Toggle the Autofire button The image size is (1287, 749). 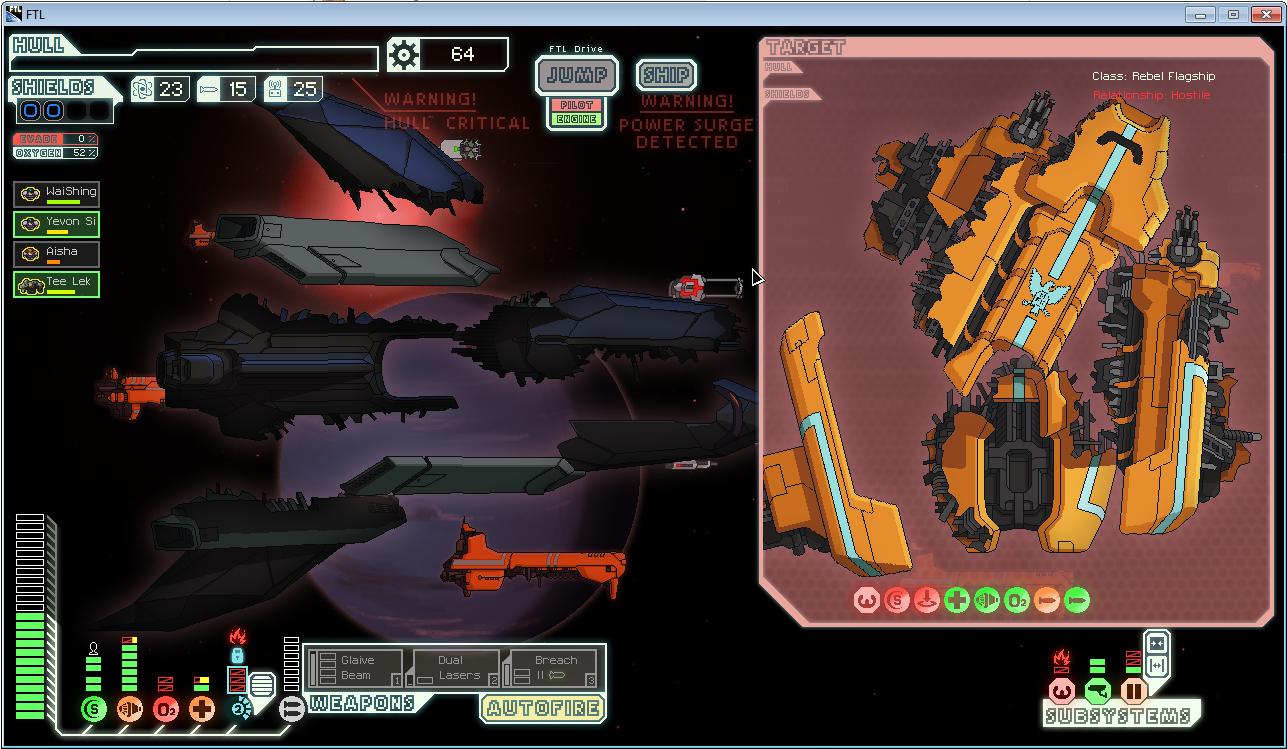click(543, 708)
